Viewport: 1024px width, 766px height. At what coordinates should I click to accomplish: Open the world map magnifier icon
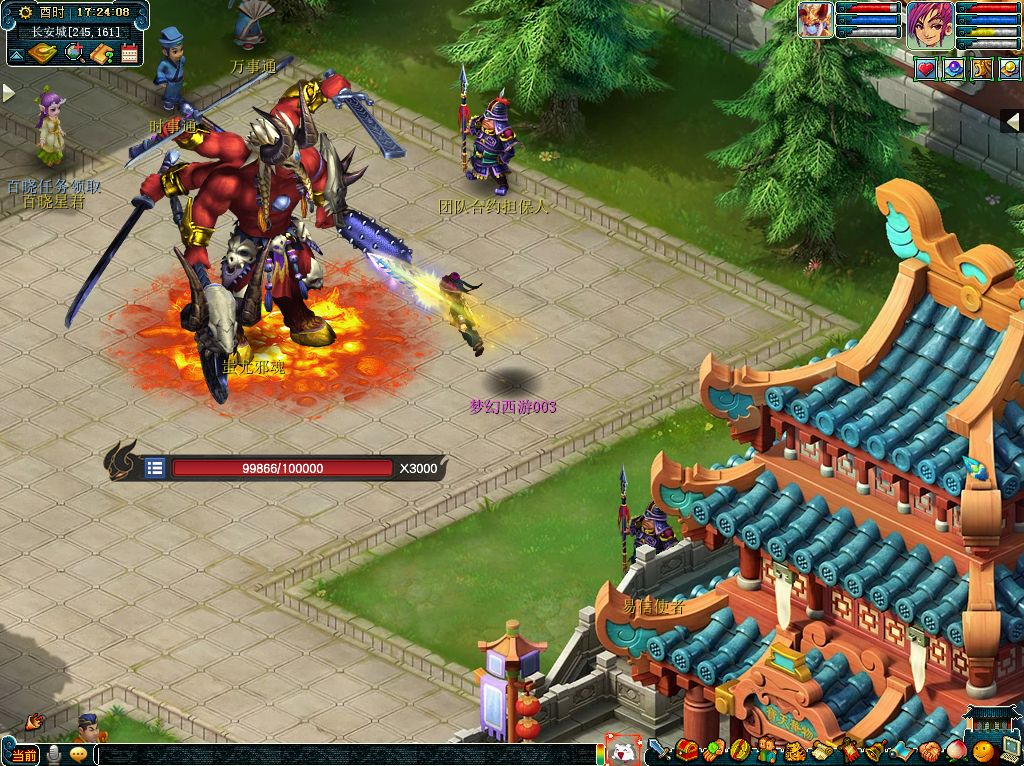73,53
